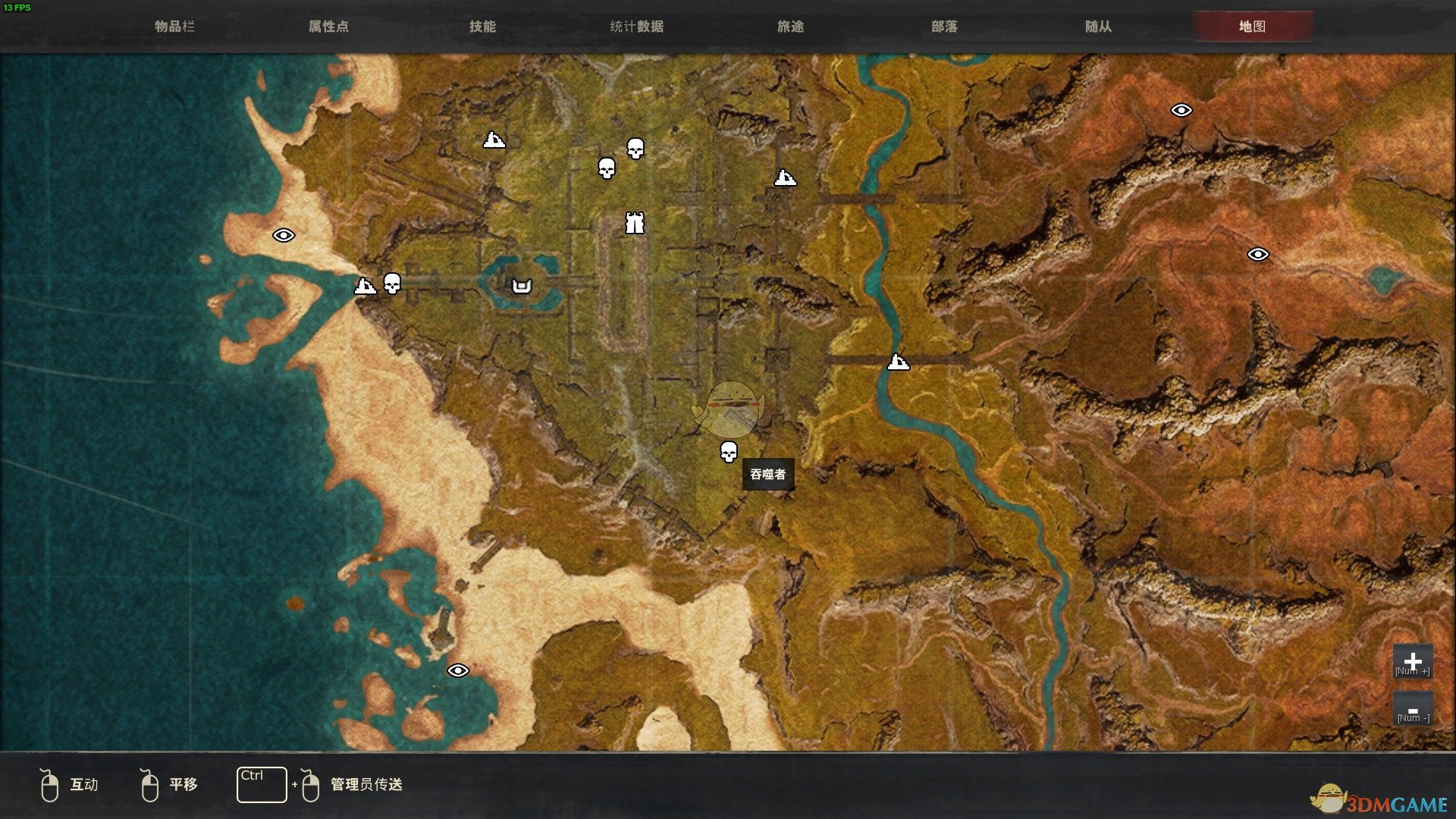Viewport: 1456px width, 819px height.
Task: Click the eye marker on southern coast
Action: point(457,670)
